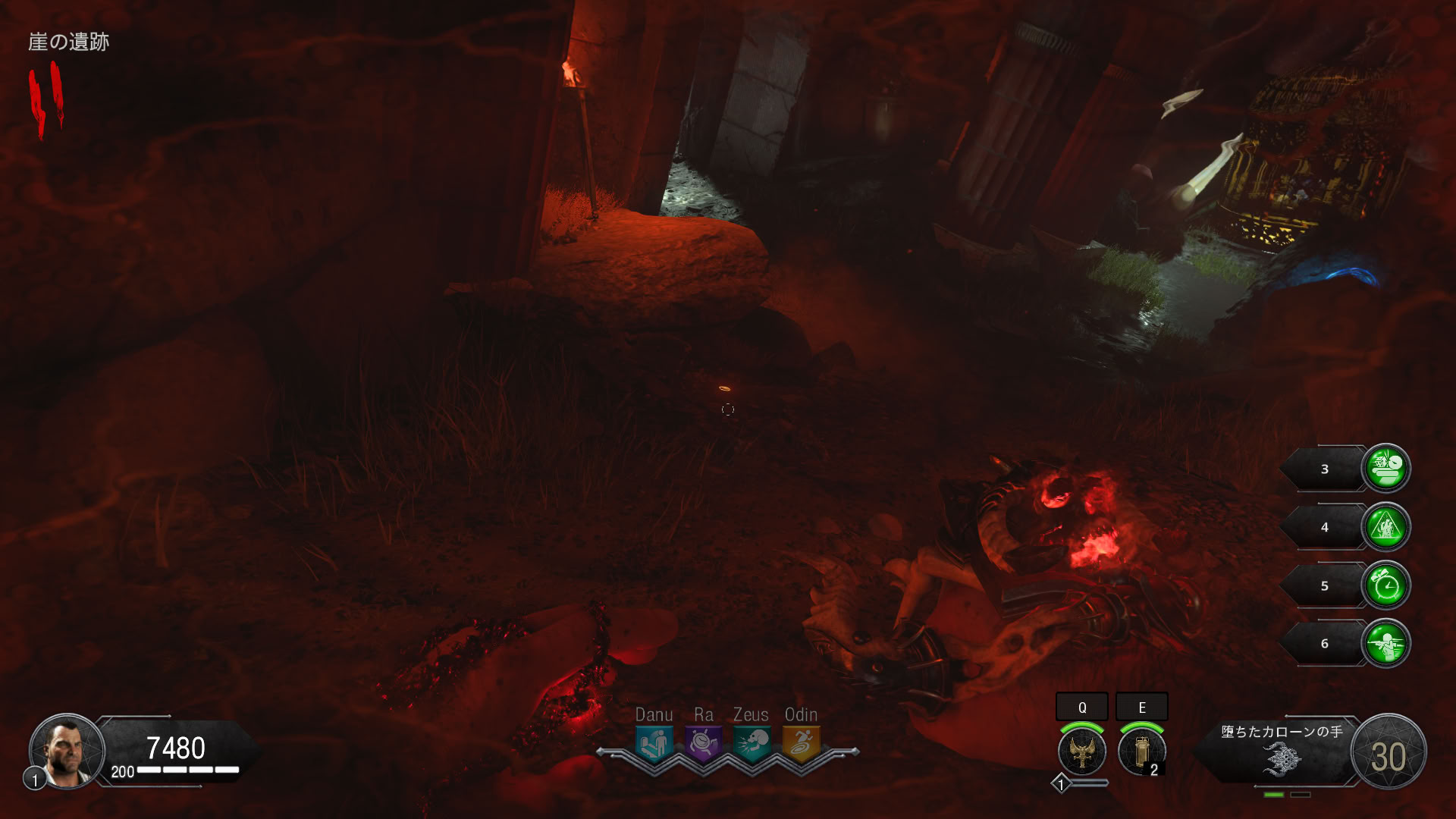
Task: Select the Ra perk icon
Action: [x=703, y=744]
